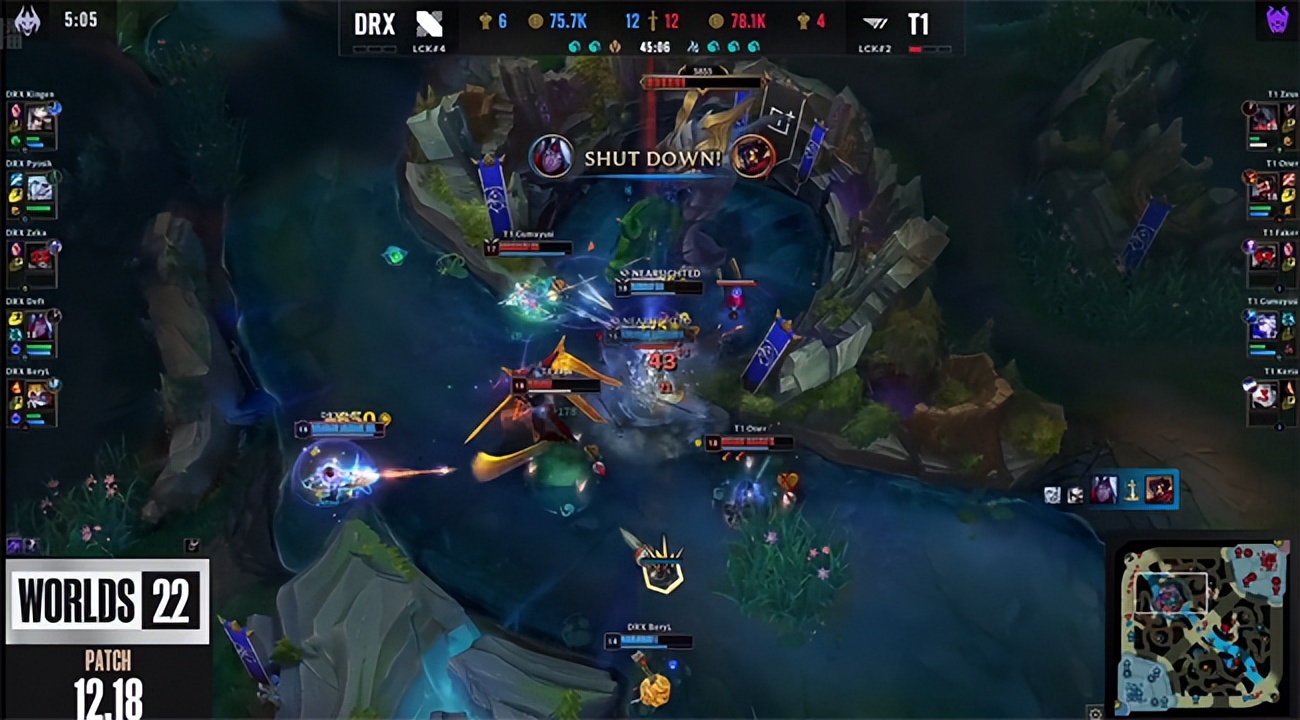The width and height of the screenshot is (1300, 720).
Task: Click the victim portrait in kill feed
Action: click(1160, 490)
